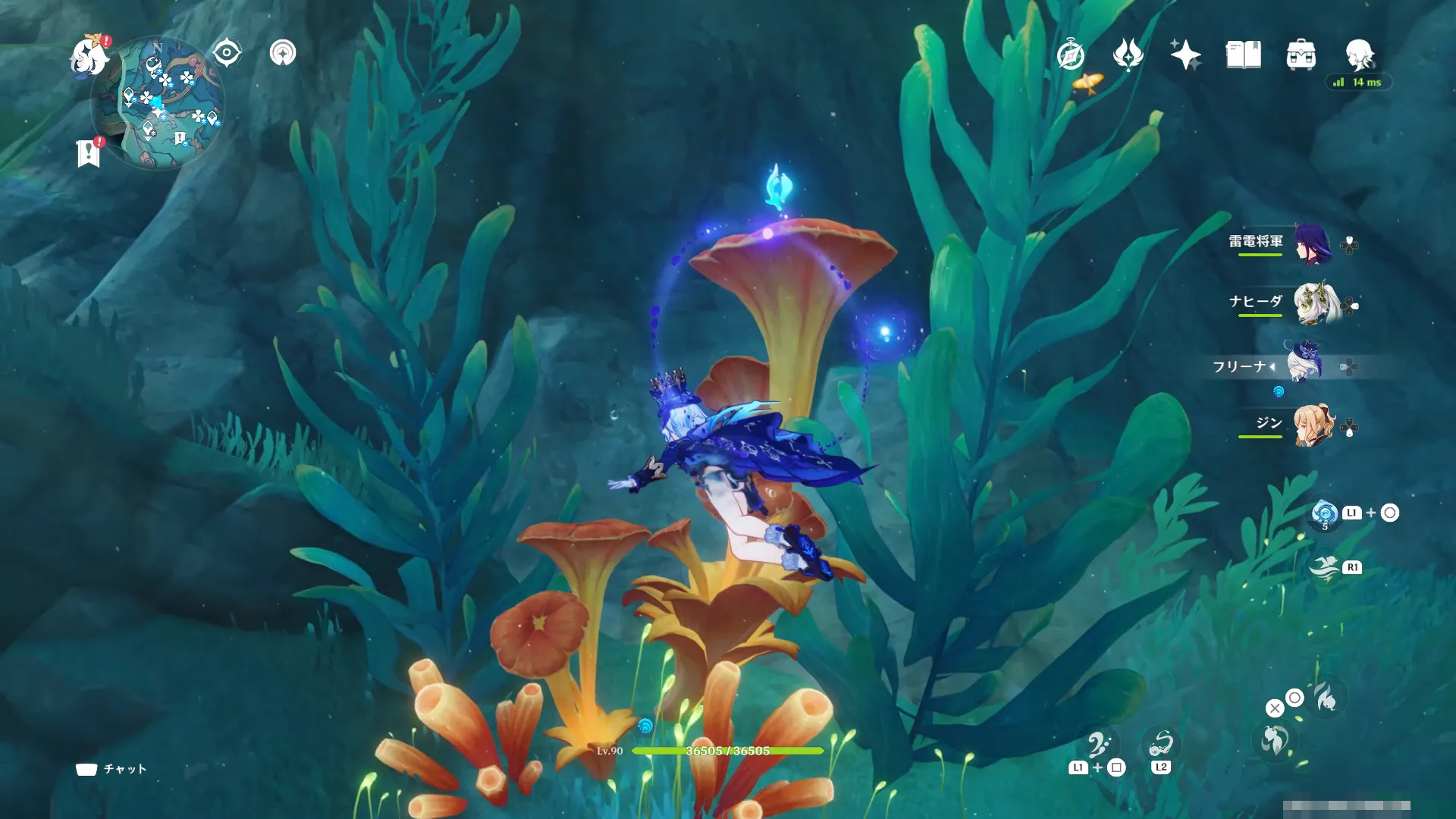Open the チャット chat box

click(x=111, y=769)
